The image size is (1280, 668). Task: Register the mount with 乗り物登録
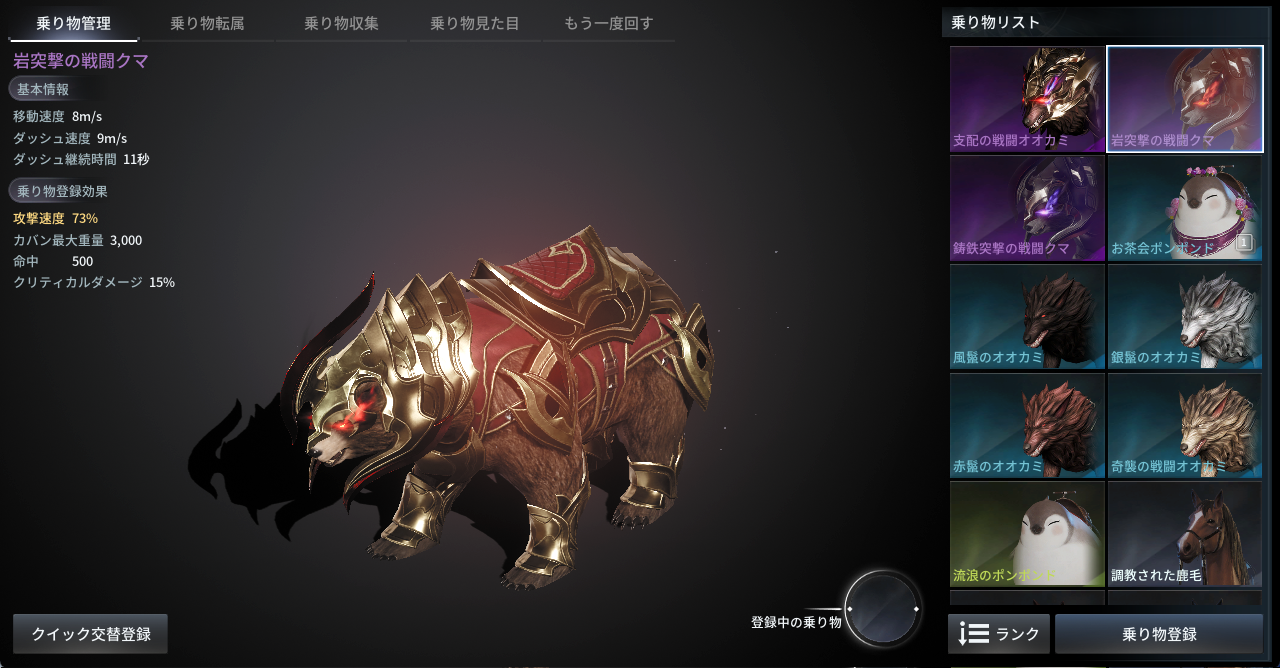pos(1159,634)
